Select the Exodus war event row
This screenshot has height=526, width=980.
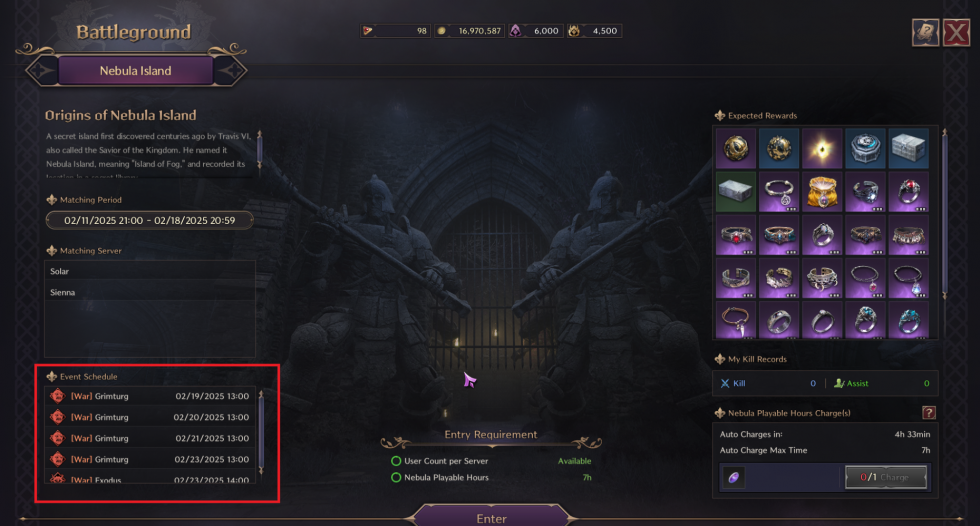(x=150, y=479)
